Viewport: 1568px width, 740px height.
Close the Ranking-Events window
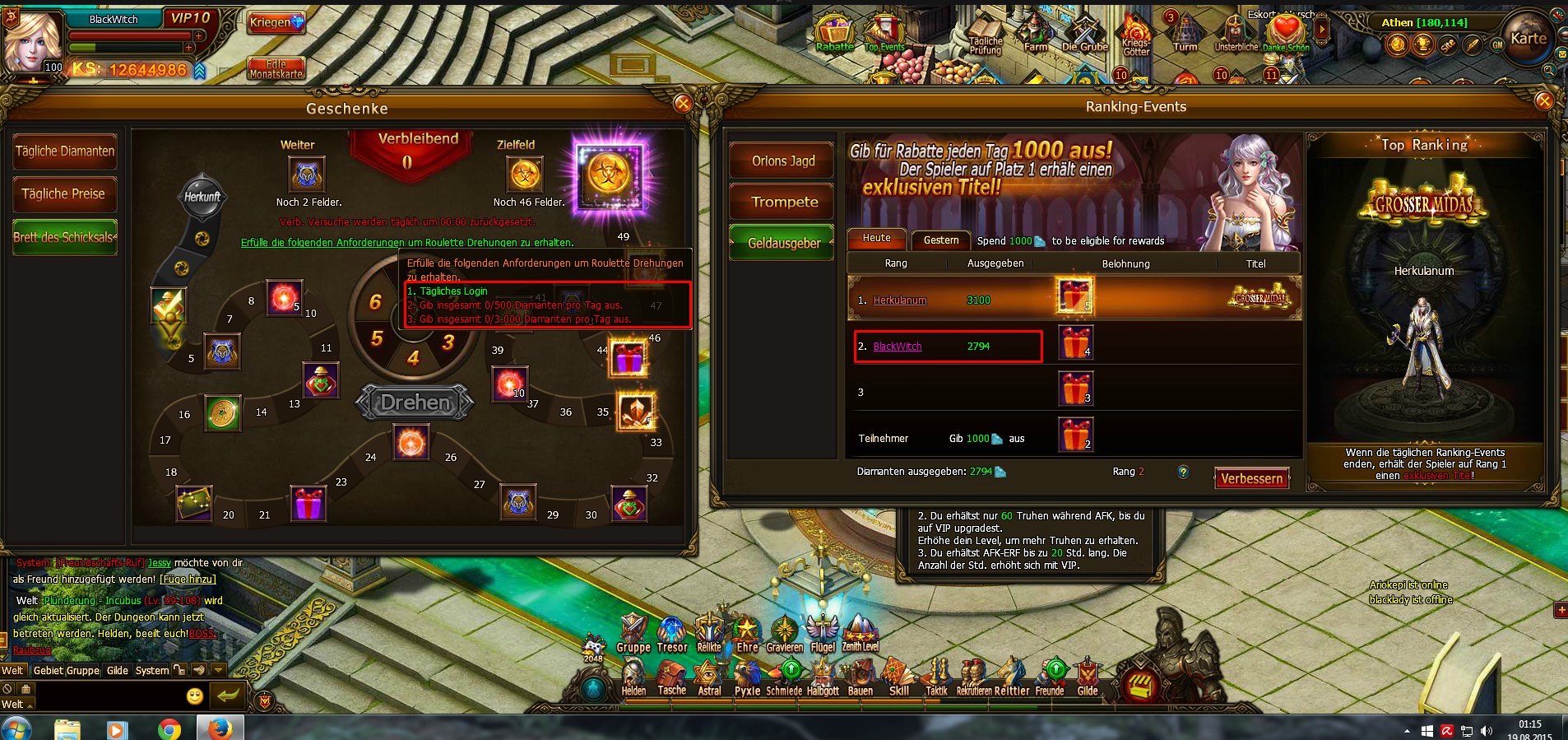point(1543,101)
